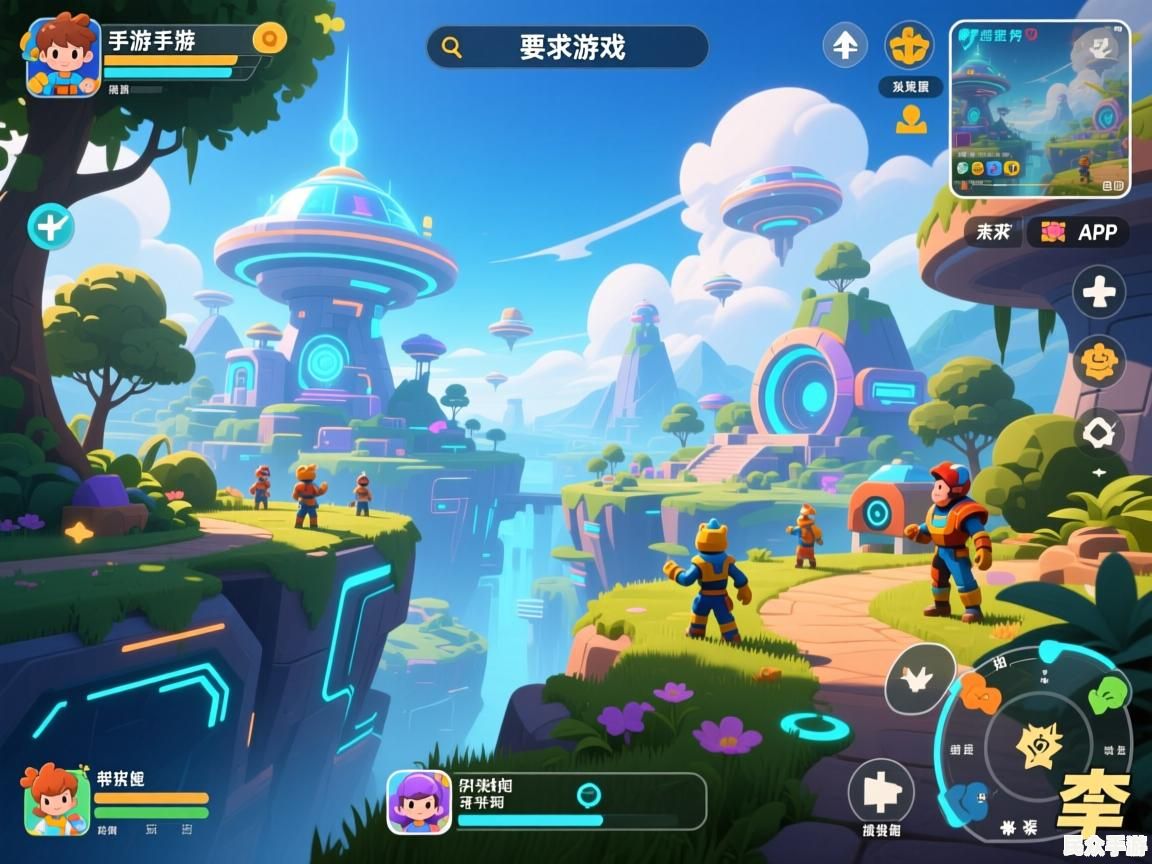Tap the white plus circle button
Screen dimensions: 1152x864
click(x=1099, y=293)
